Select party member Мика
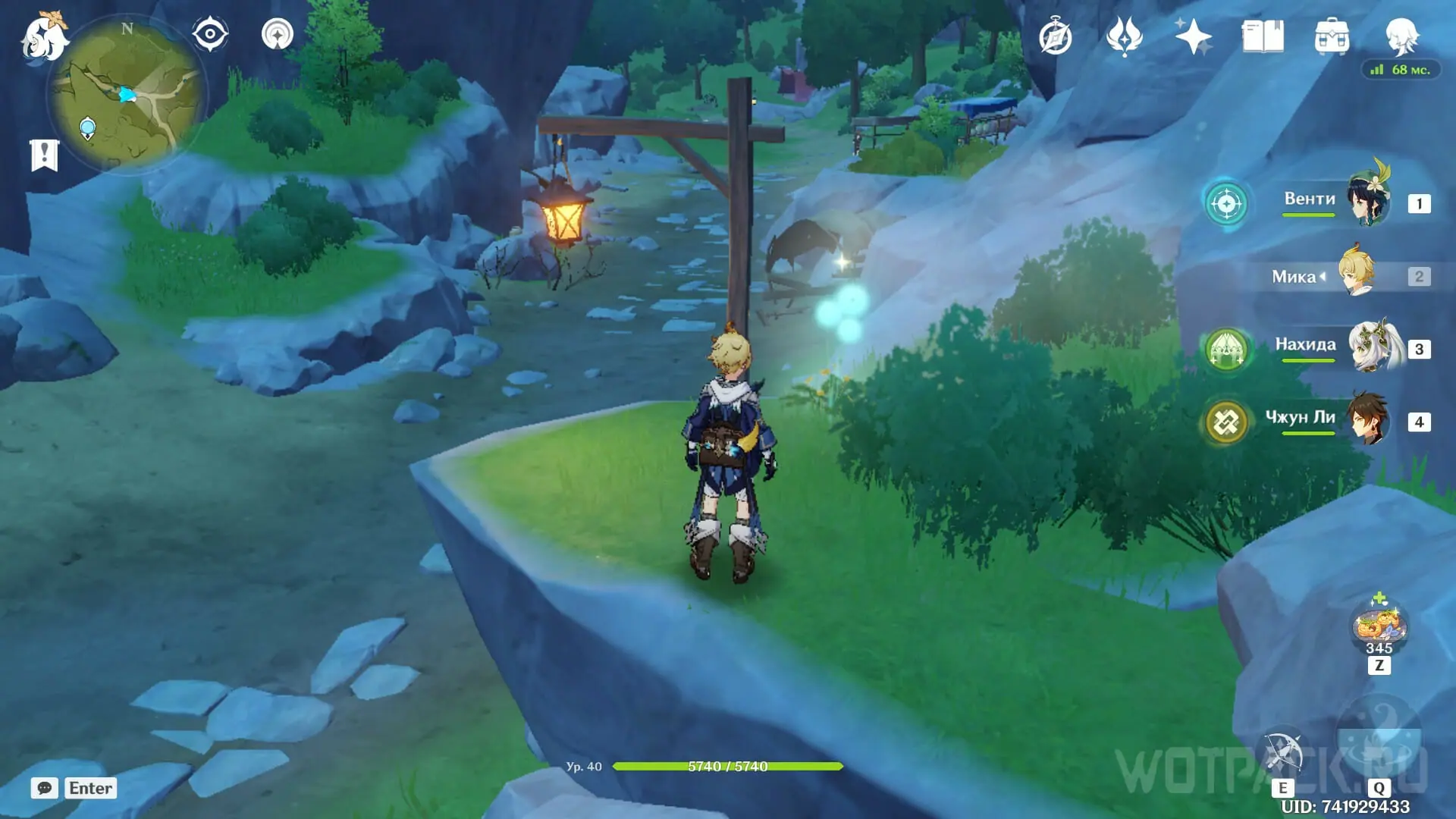Image resolution: width=1456 pixels, height=819 pixels. pos(1335,276)
